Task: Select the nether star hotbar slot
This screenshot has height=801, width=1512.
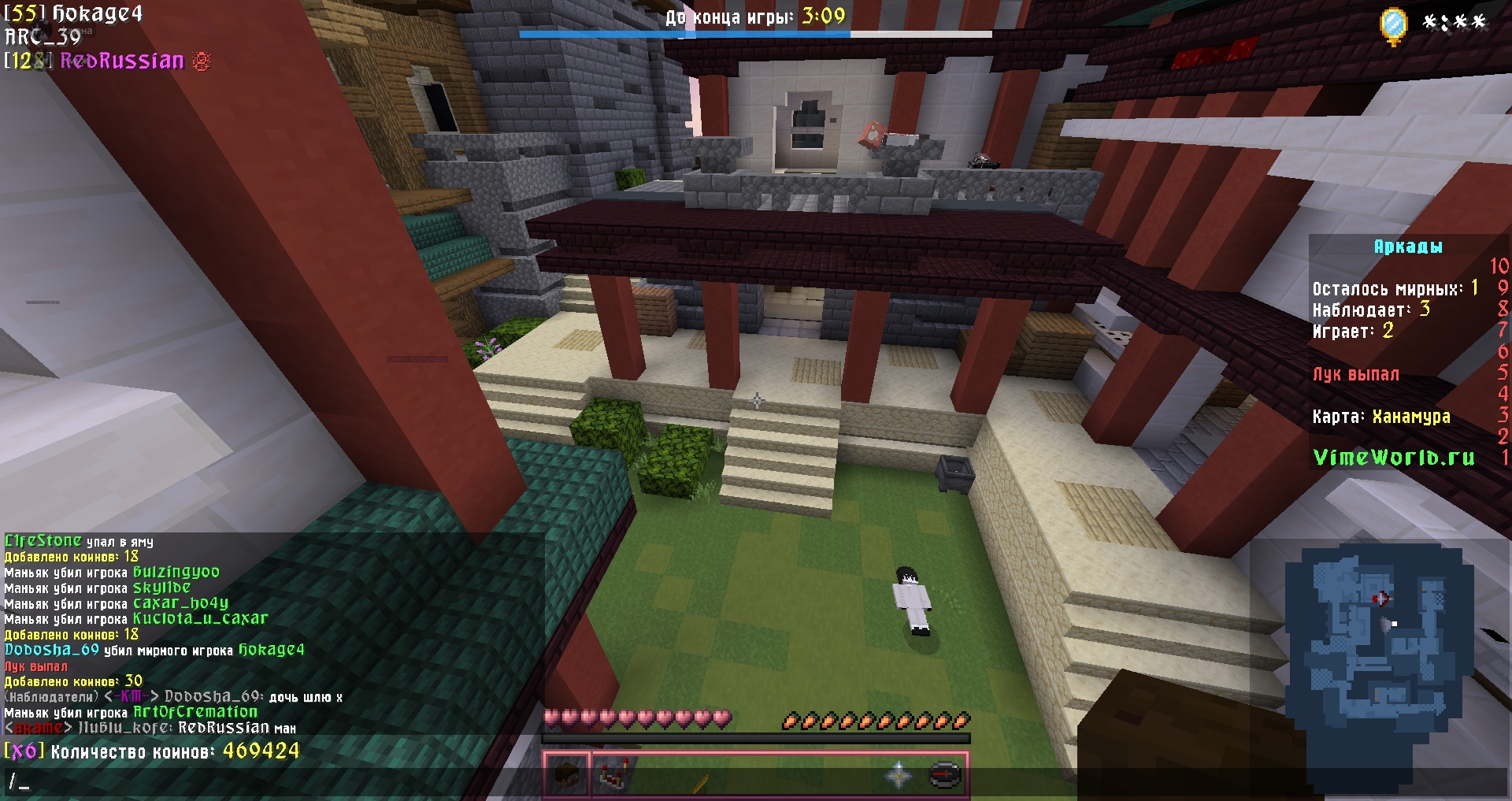Action: [x=899, y=776]
